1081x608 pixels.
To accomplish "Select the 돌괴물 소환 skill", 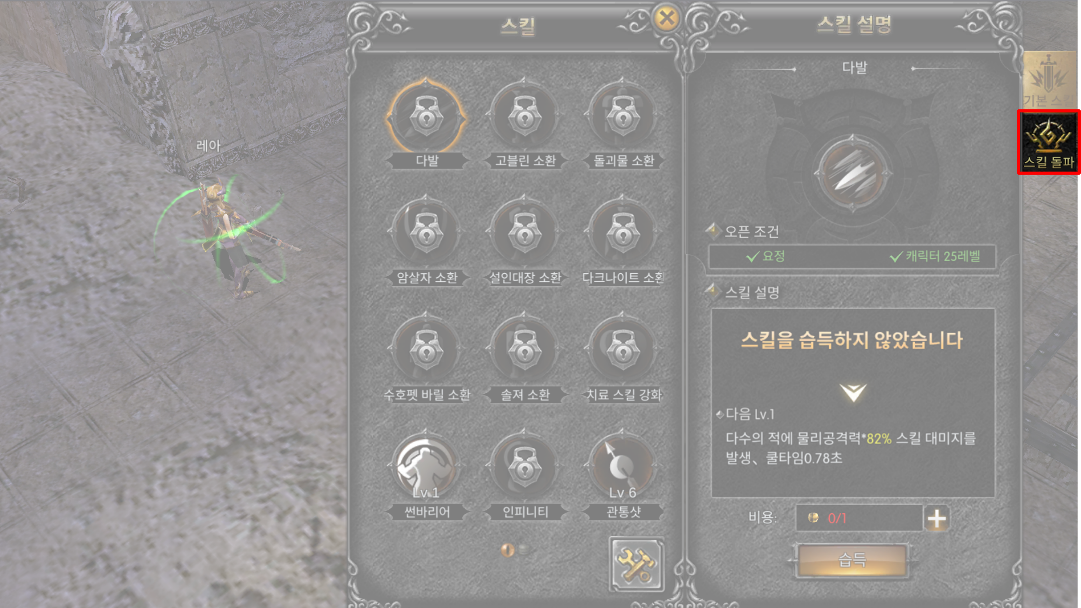I will (x=623, y=118).
